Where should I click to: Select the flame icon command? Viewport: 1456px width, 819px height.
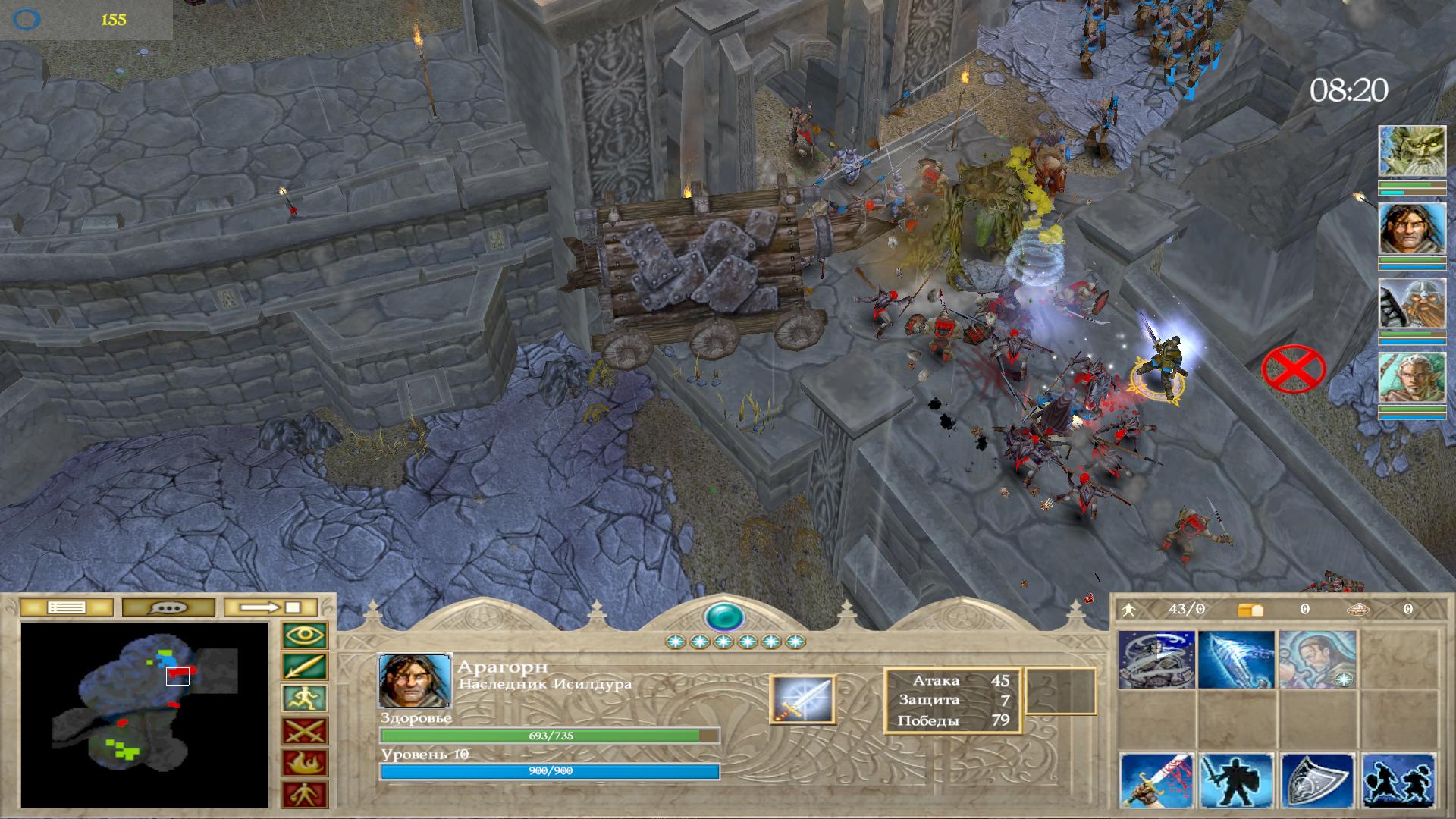click(305, 763)
